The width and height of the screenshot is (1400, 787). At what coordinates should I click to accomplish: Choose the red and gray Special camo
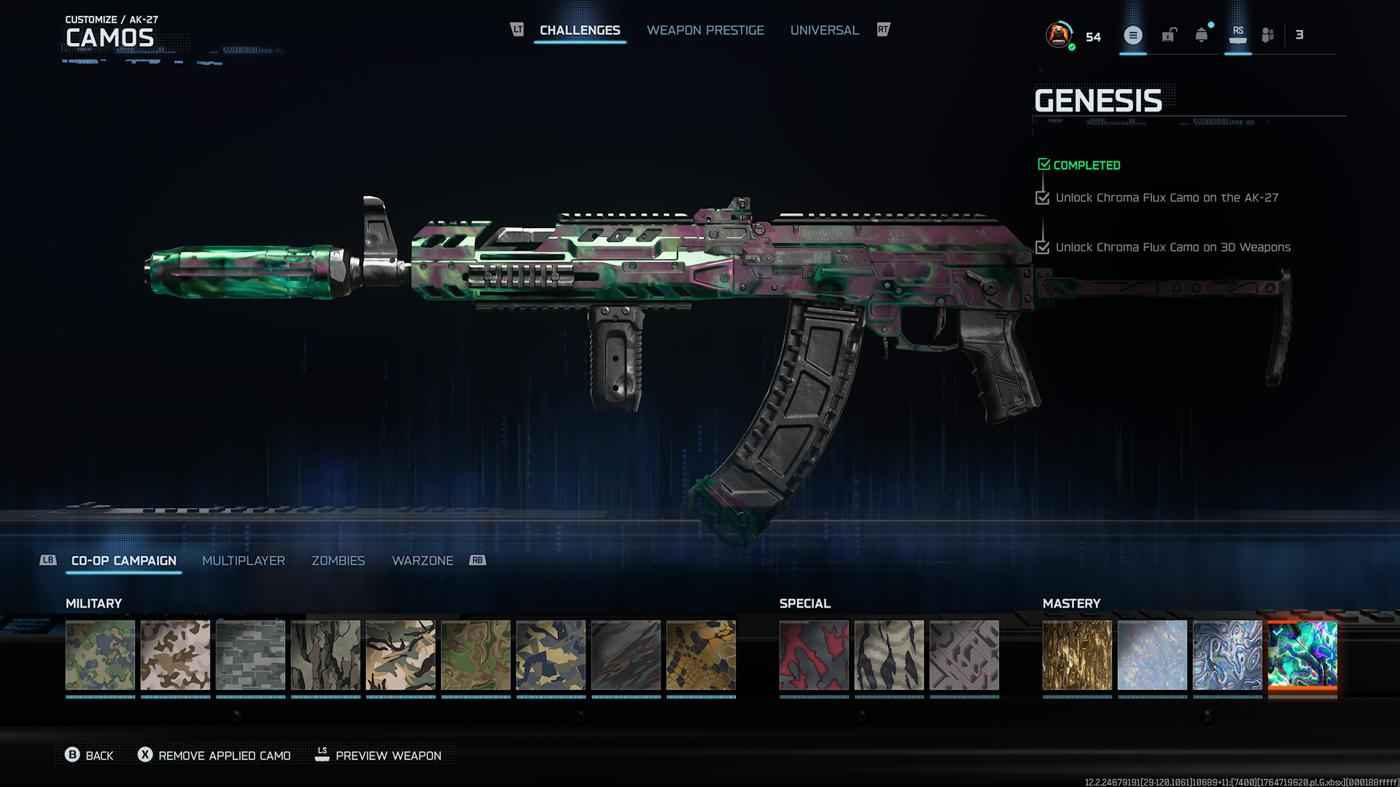[x=814, y=655]
